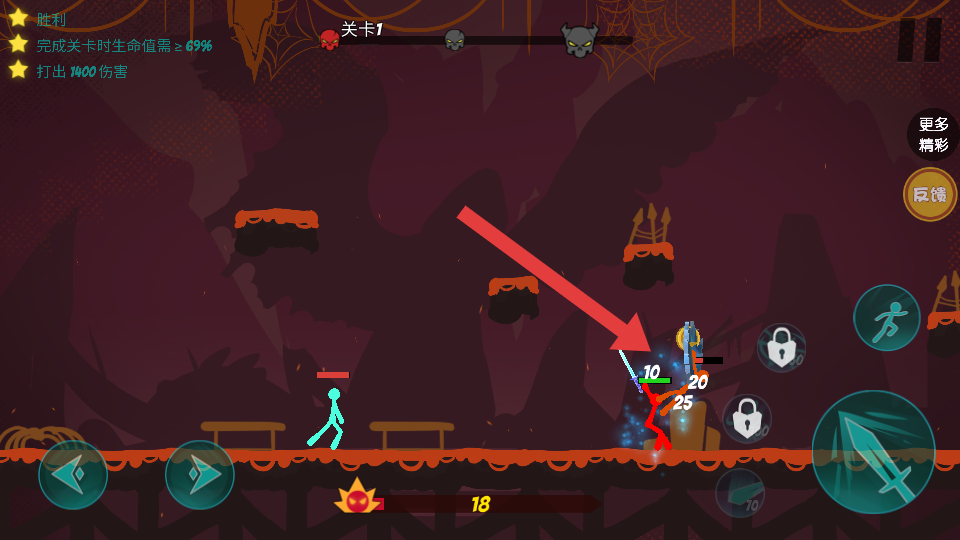Open the 反馈 feedback button
The width and height of the screenshot is (960, 540).
click(930, 194)
